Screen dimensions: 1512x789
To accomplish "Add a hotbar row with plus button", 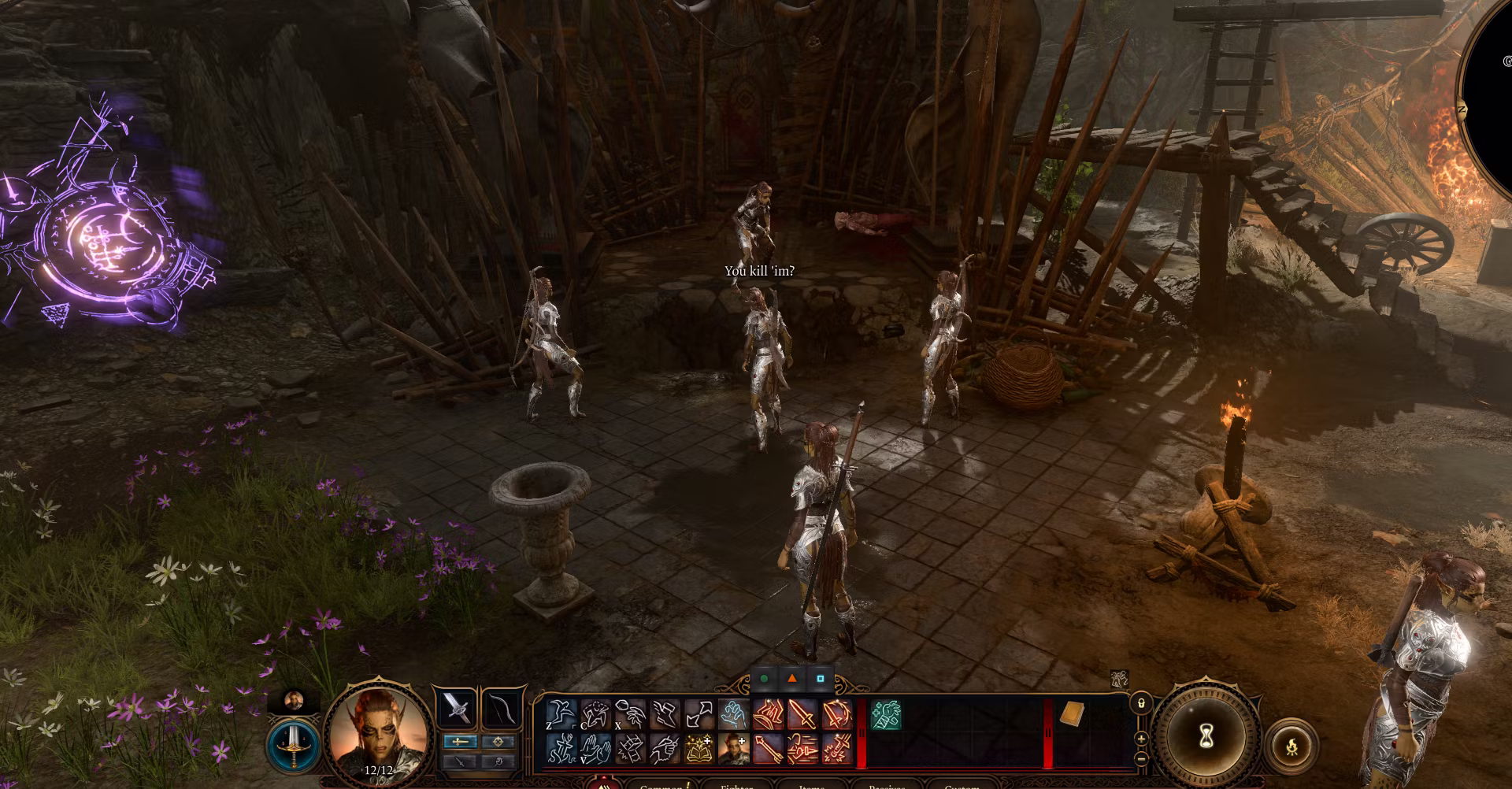I will point(1141,739).
